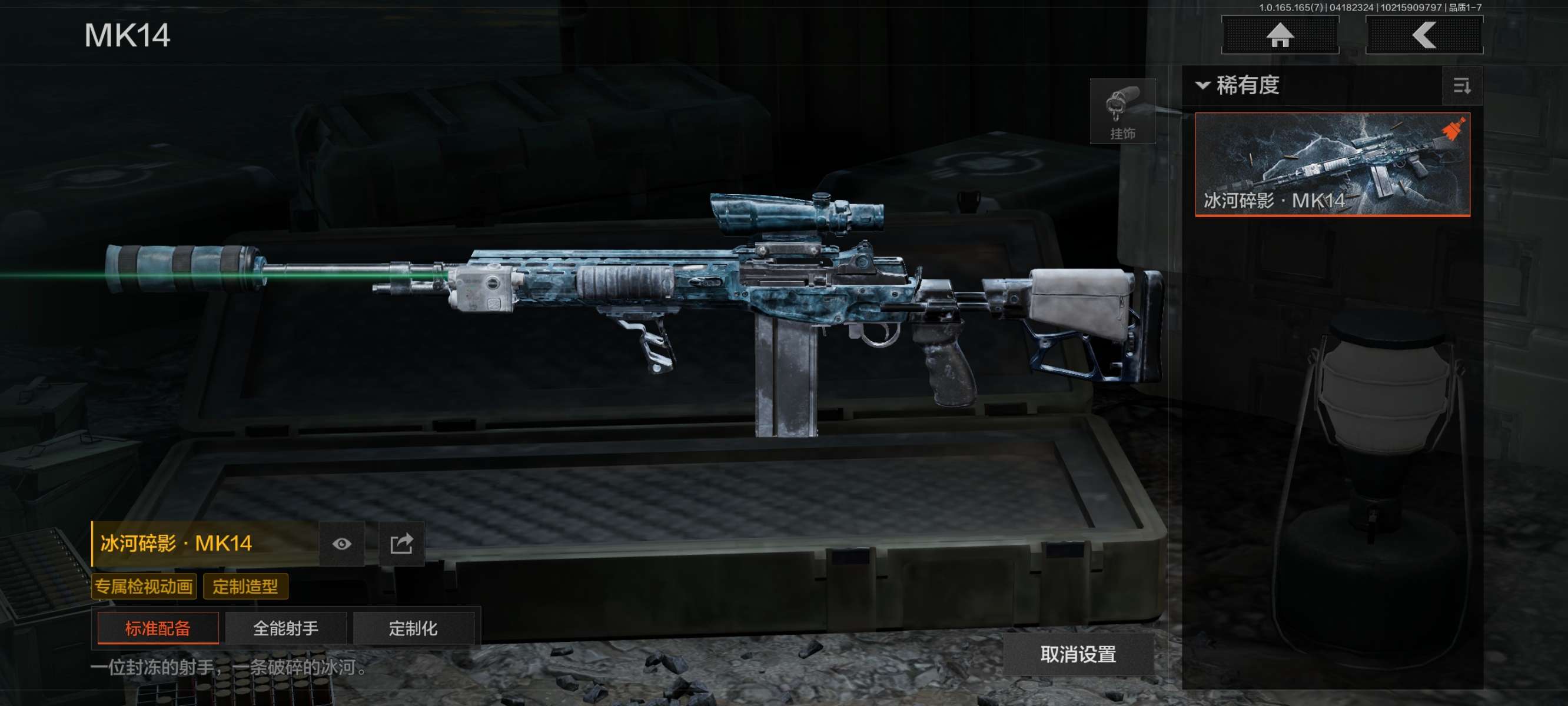
Task: Switch to the 全能射手 tab
Action: pos(285,628)
